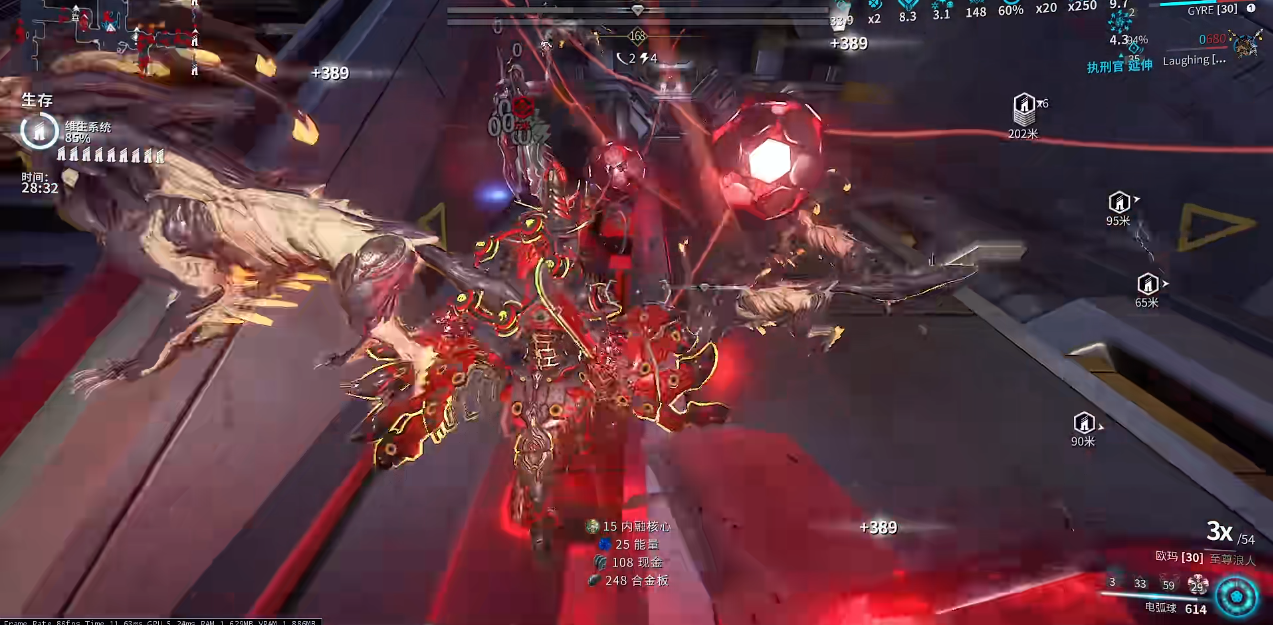Viewport: 1273px width, 625px height.
Task: Click the circular life support system icon
Action: point(39,131)
